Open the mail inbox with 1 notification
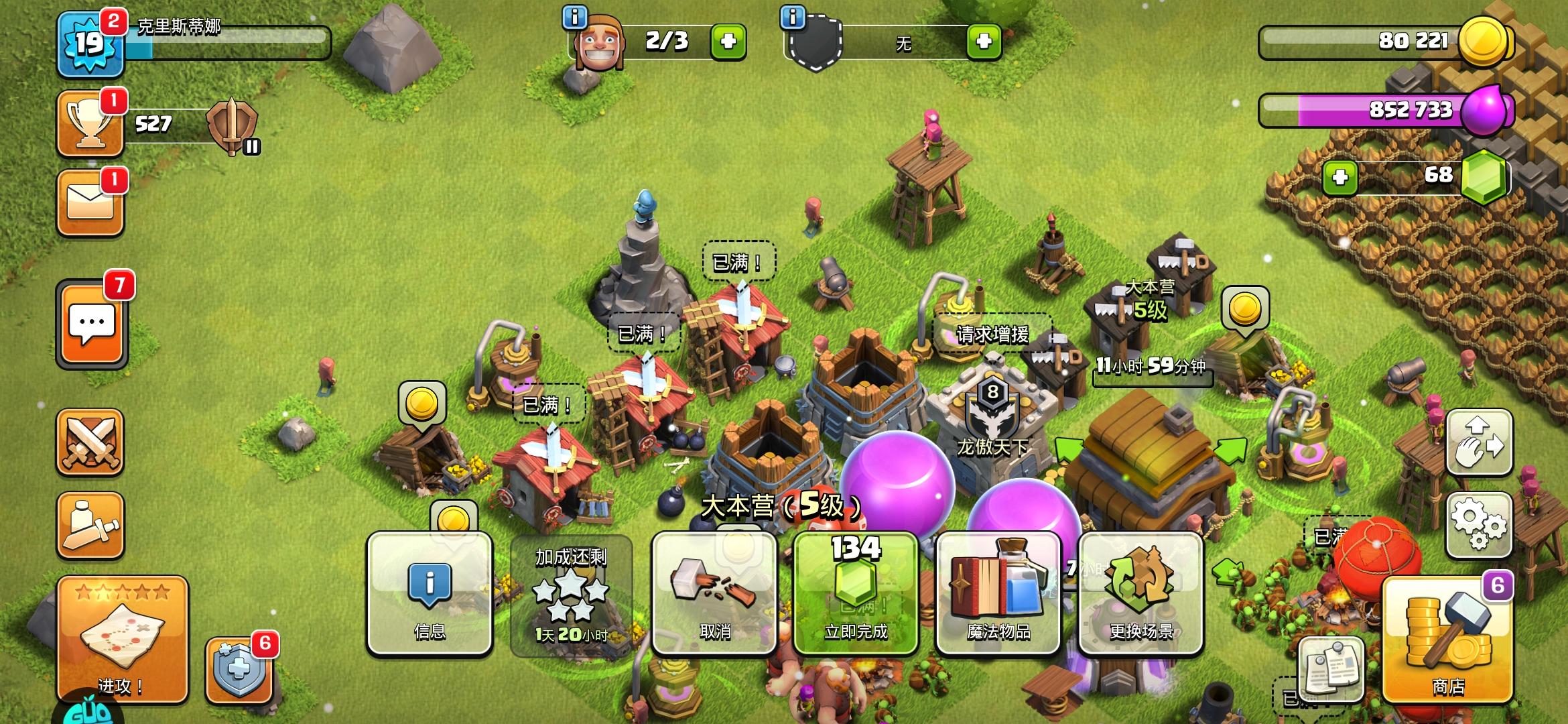 (91, 204)
